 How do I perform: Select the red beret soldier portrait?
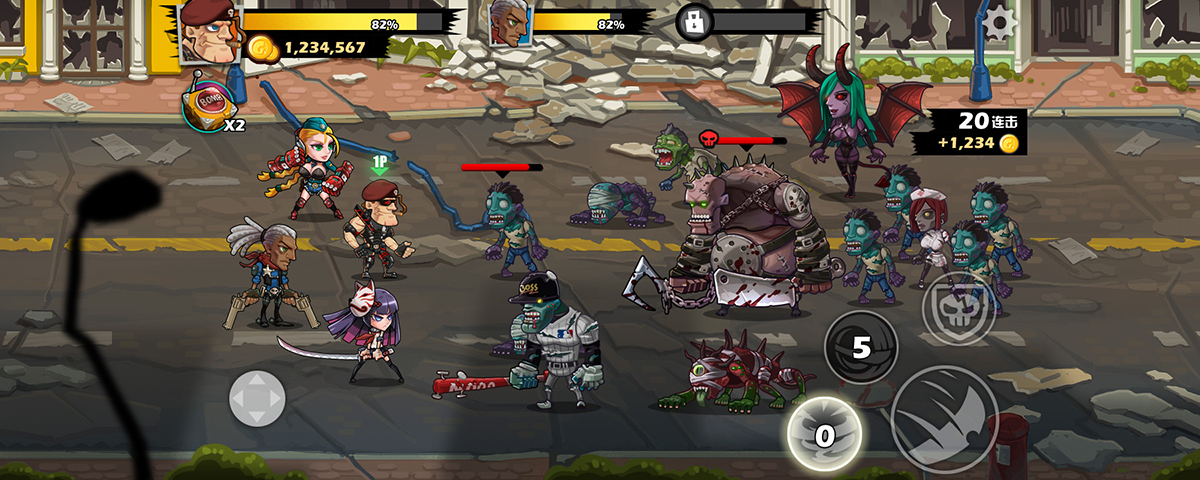pos(210,29)
